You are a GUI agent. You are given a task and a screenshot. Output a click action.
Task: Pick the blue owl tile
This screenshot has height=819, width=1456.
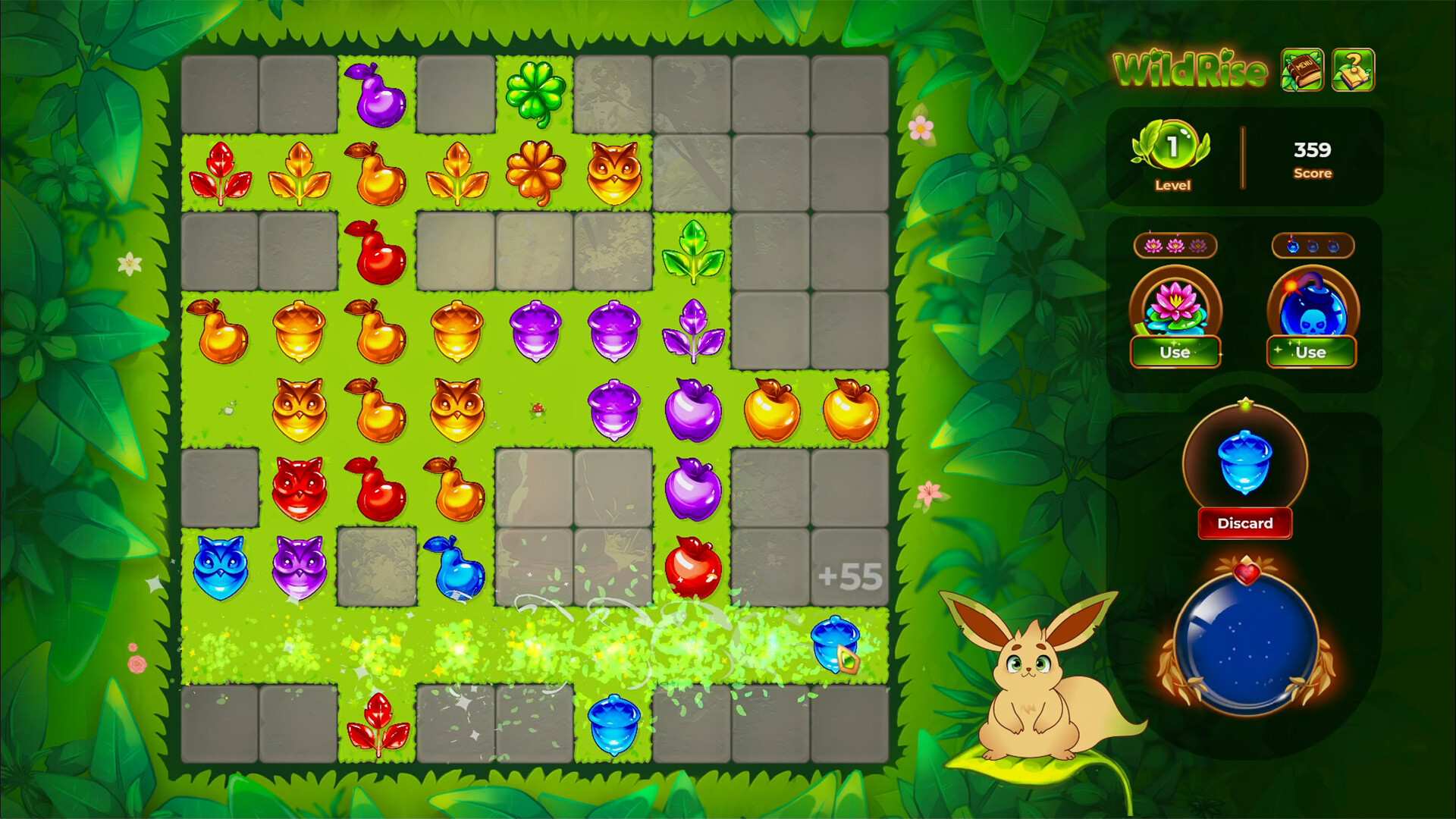pyautogui.click(x=220, y=567)
